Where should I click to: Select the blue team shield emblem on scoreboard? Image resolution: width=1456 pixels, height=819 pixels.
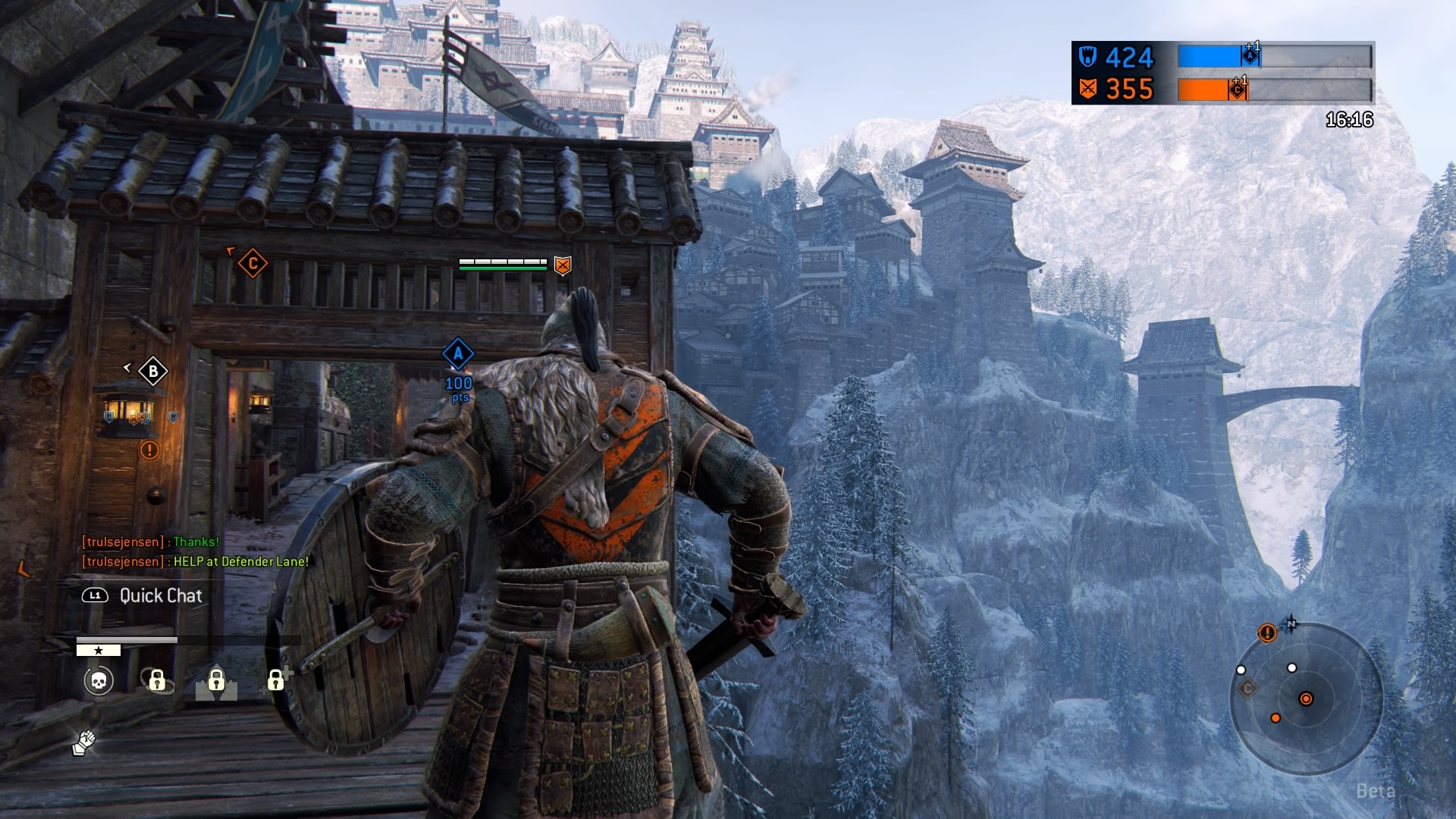[1088, 58]
